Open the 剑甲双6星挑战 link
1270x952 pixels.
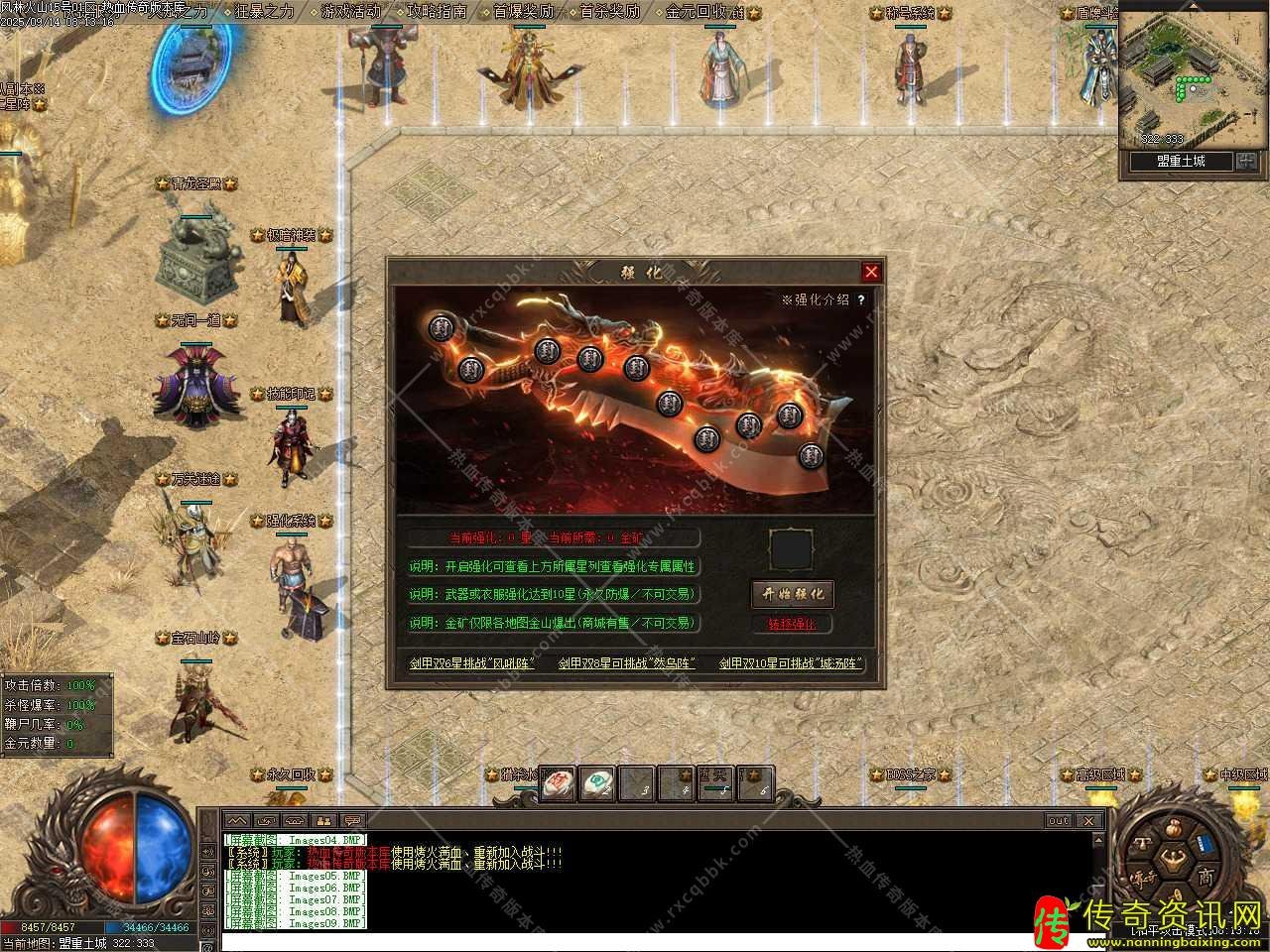472,663
